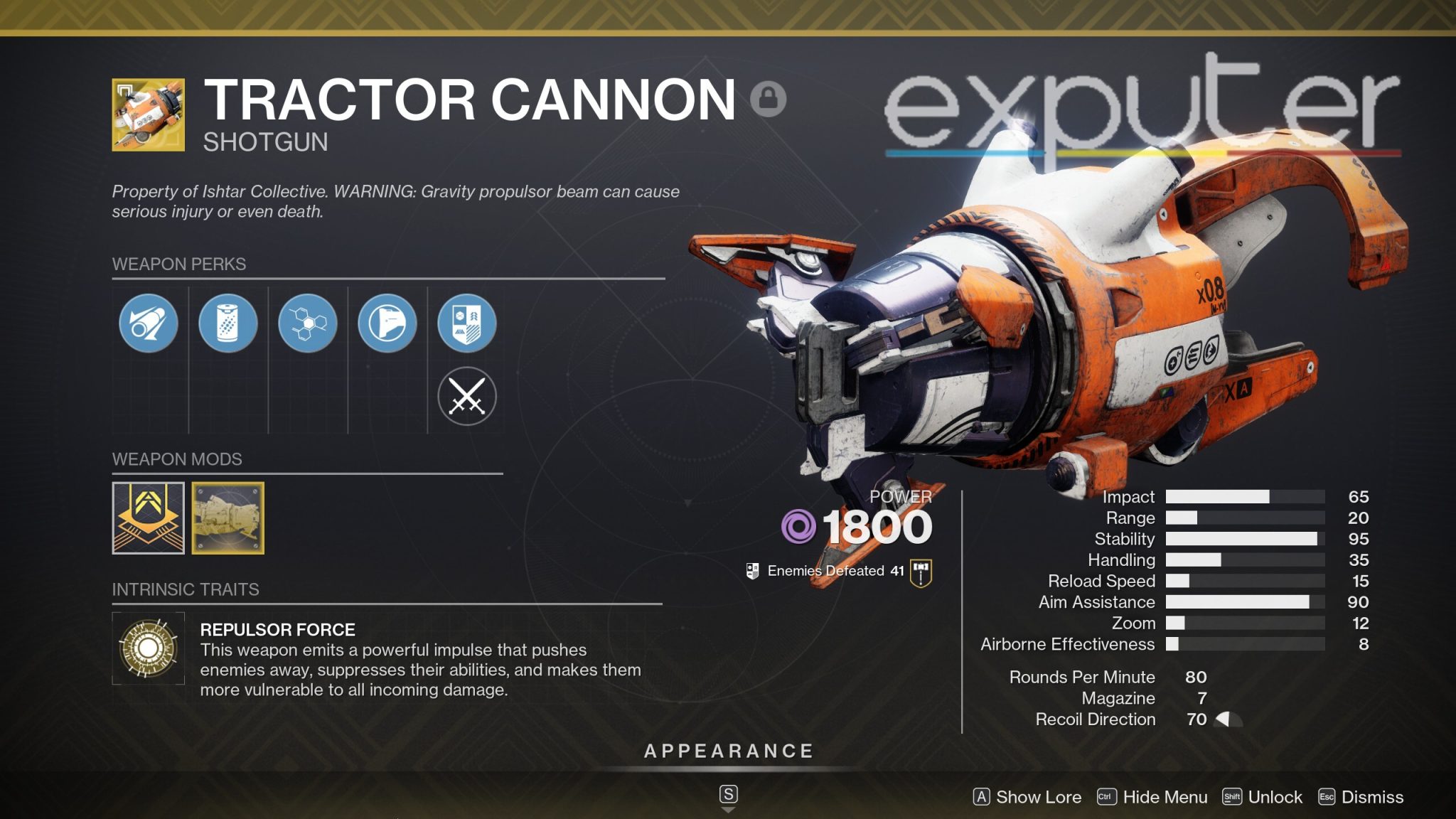Click the Crucible tracker icon beside Enemies Defeated
This screenshot has width=1456, height=819.
(x=752, y=569)
